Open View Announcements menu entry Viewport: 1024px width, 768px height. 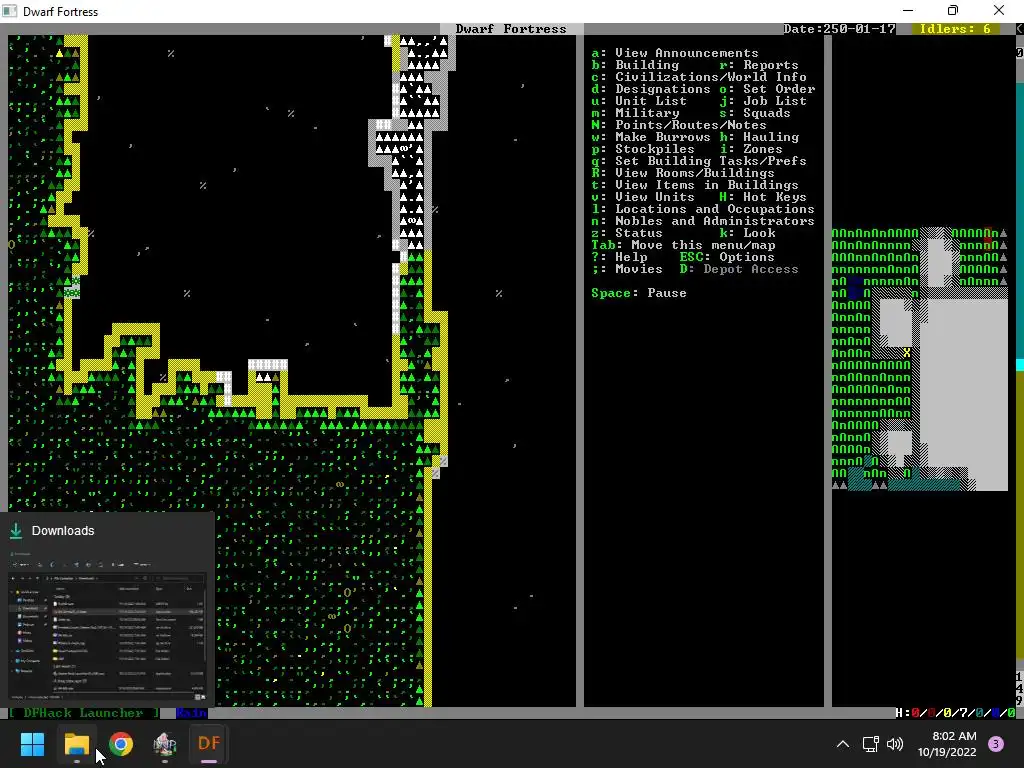(686, 53)
